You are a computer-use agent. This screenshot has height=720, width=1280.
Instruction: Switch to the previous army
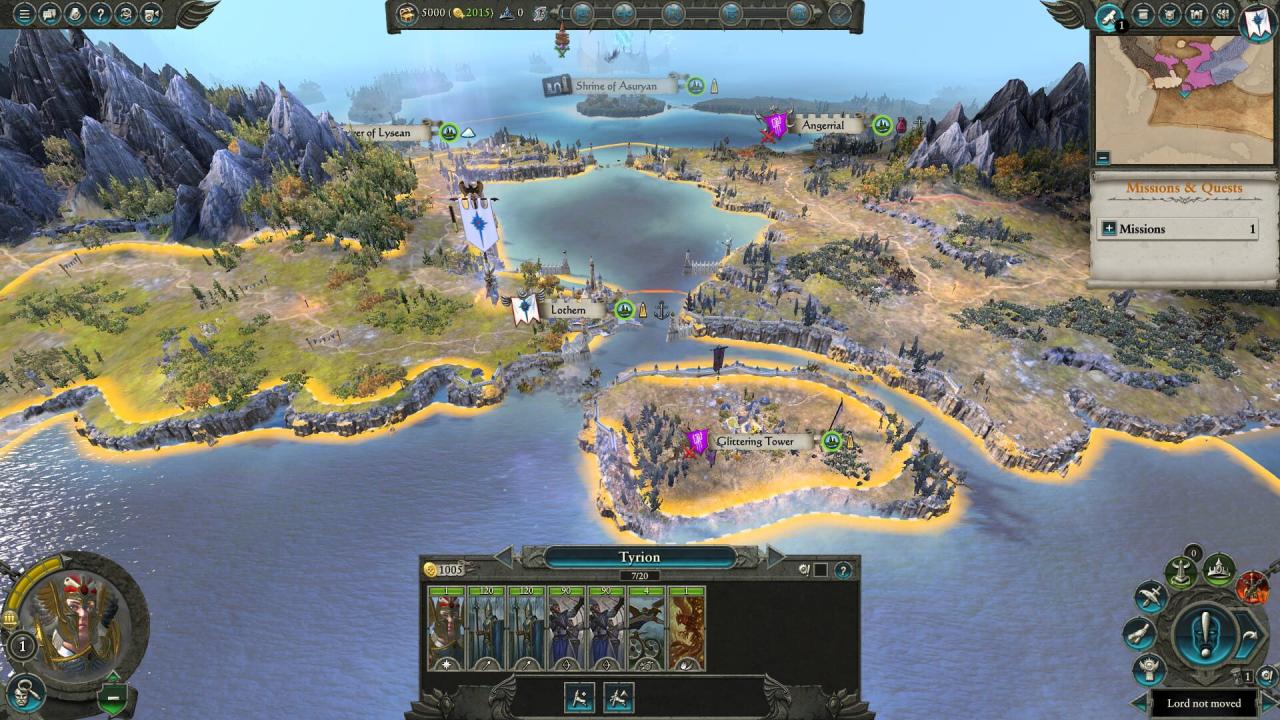pos(505,557)
